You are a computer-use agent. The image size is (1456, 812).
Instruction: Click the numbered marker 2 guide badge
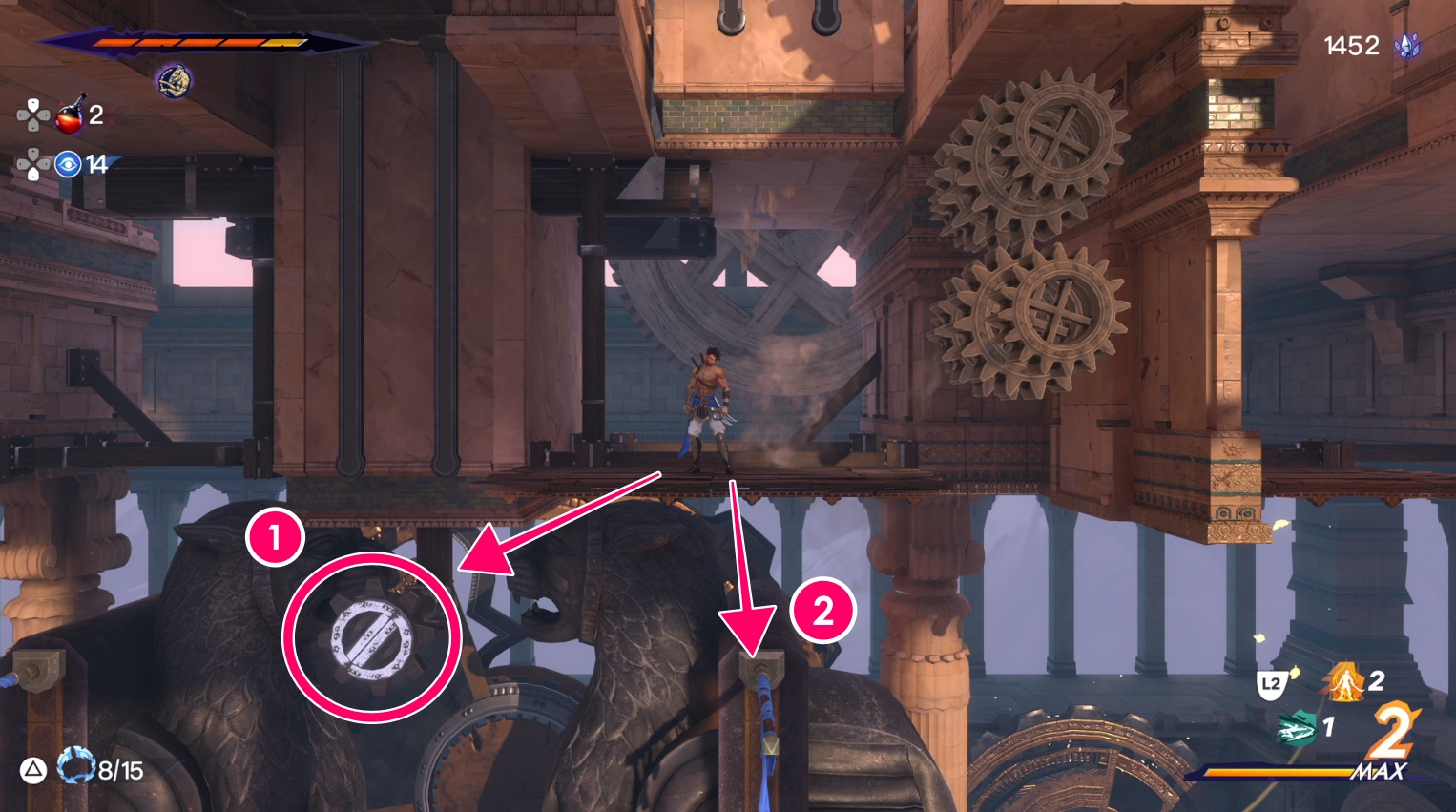pyautogui.click(x=822, y=611)
